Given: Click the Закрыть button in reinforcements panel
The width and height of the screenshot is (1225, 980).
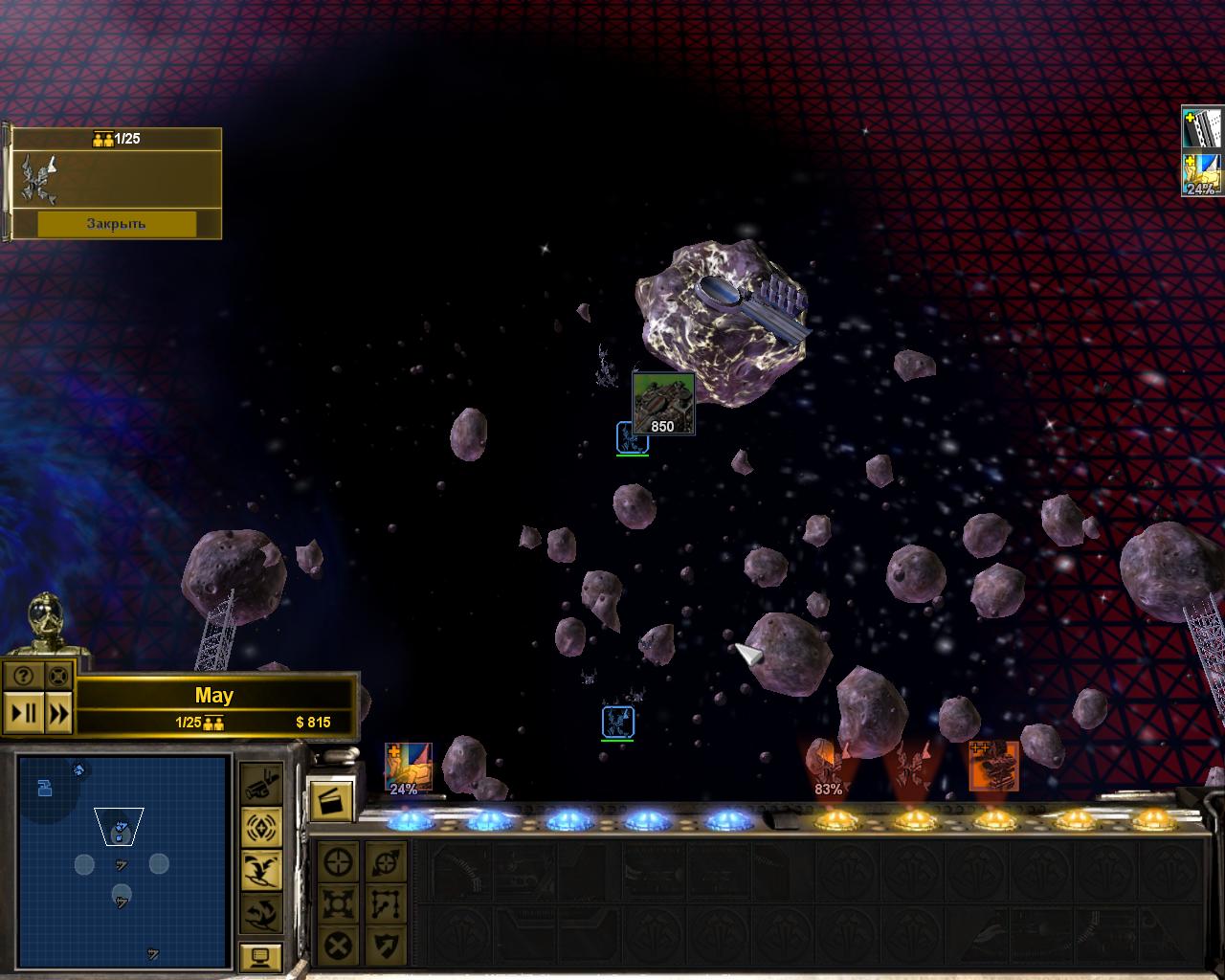Looking at the screenshot, I should click(x=116, y=224).
